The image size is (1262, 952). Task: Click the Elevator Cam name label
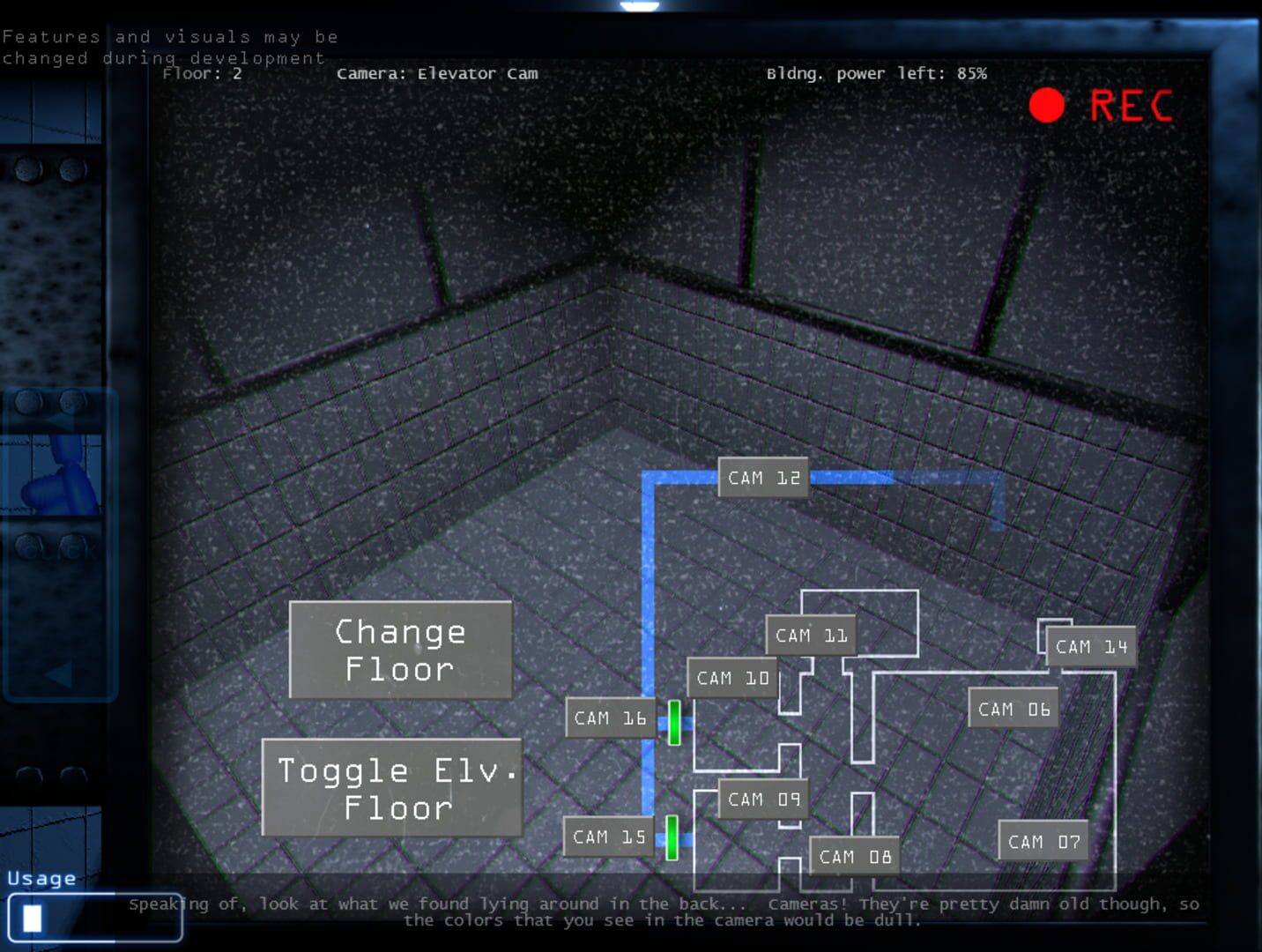[x=437, y=73]
